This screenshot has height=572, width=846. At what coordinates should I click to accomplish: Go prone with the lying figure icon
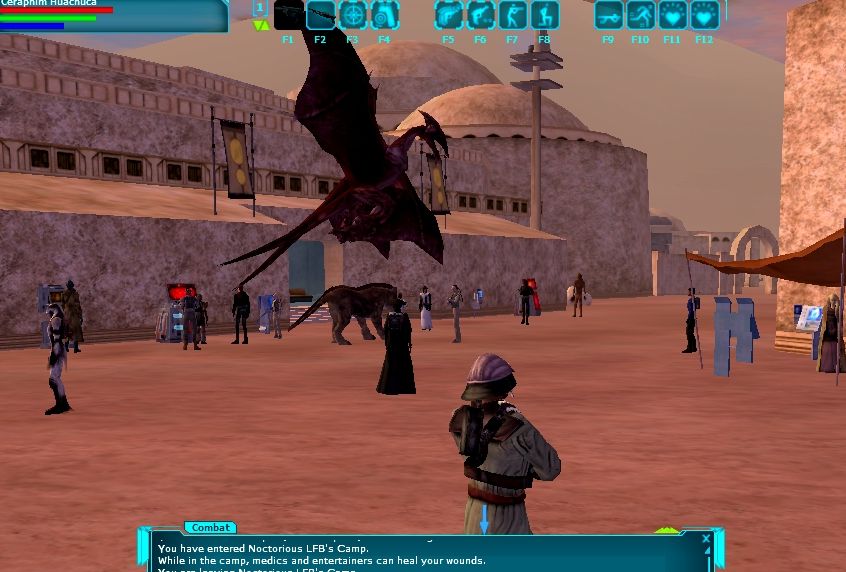608,15
